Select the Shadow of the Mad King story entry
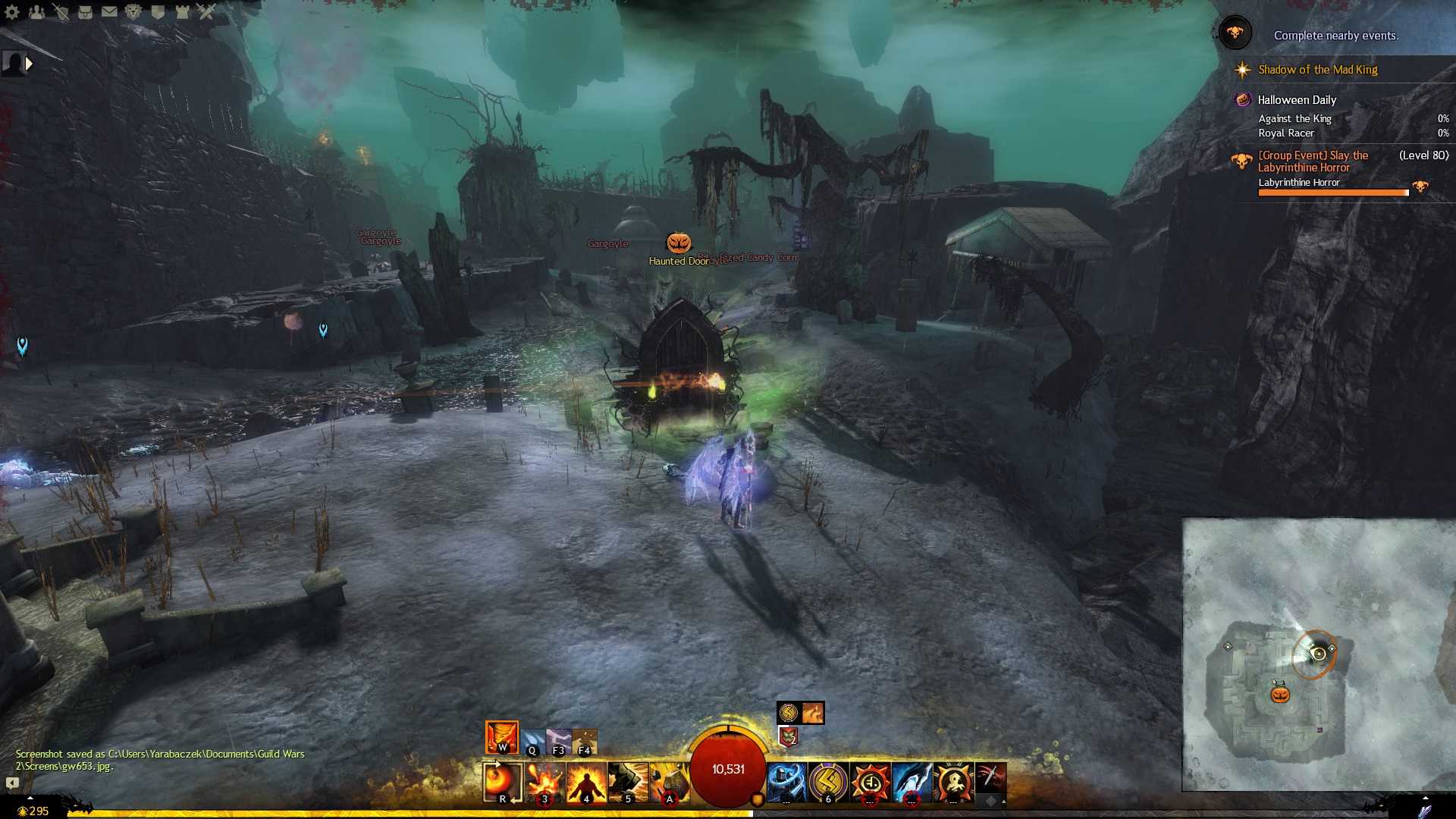 coord(1317,70)
